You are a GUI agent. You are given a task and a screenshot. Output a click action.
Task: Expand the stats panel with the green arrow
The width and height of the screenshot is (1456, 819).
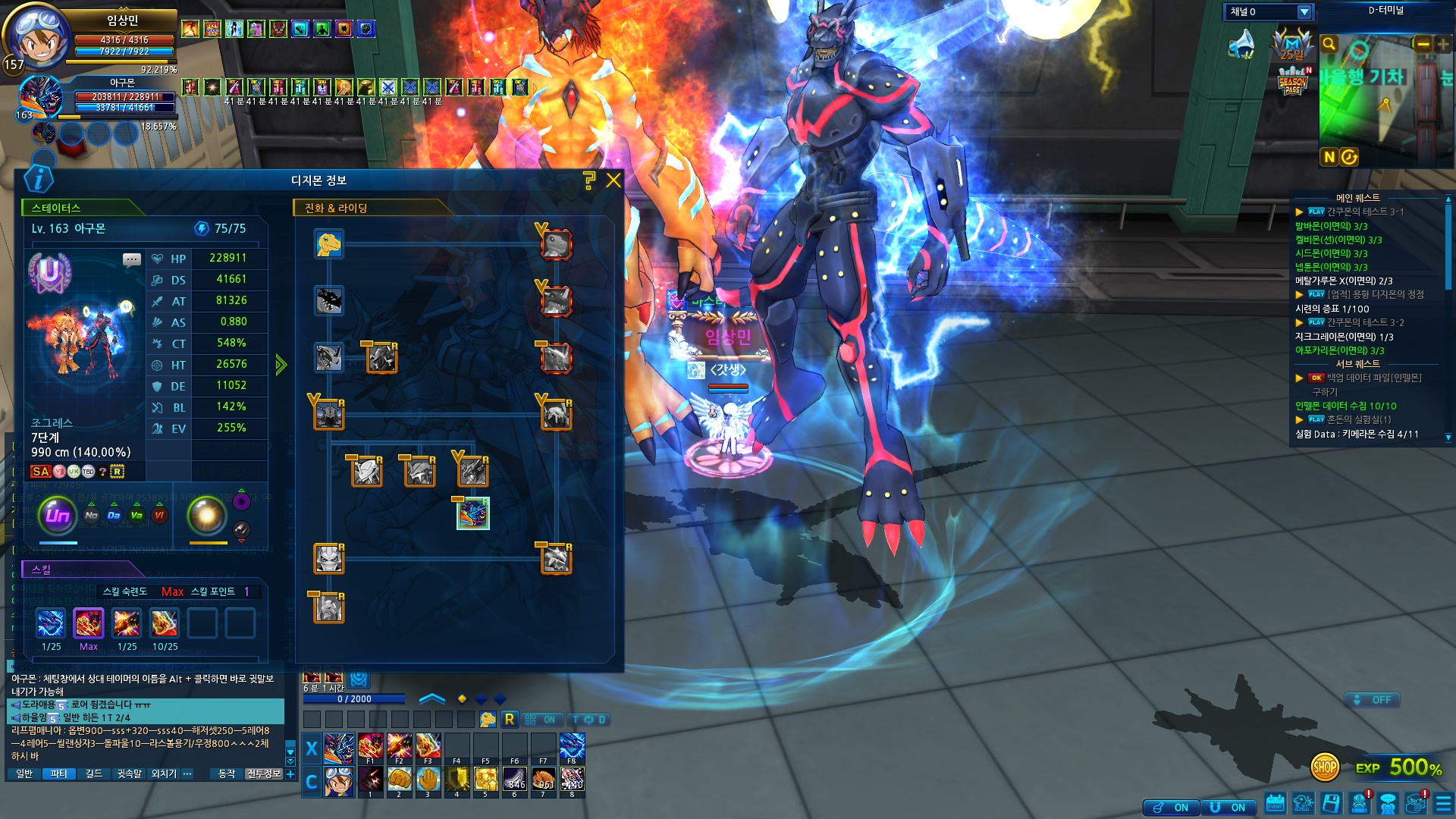281,365
